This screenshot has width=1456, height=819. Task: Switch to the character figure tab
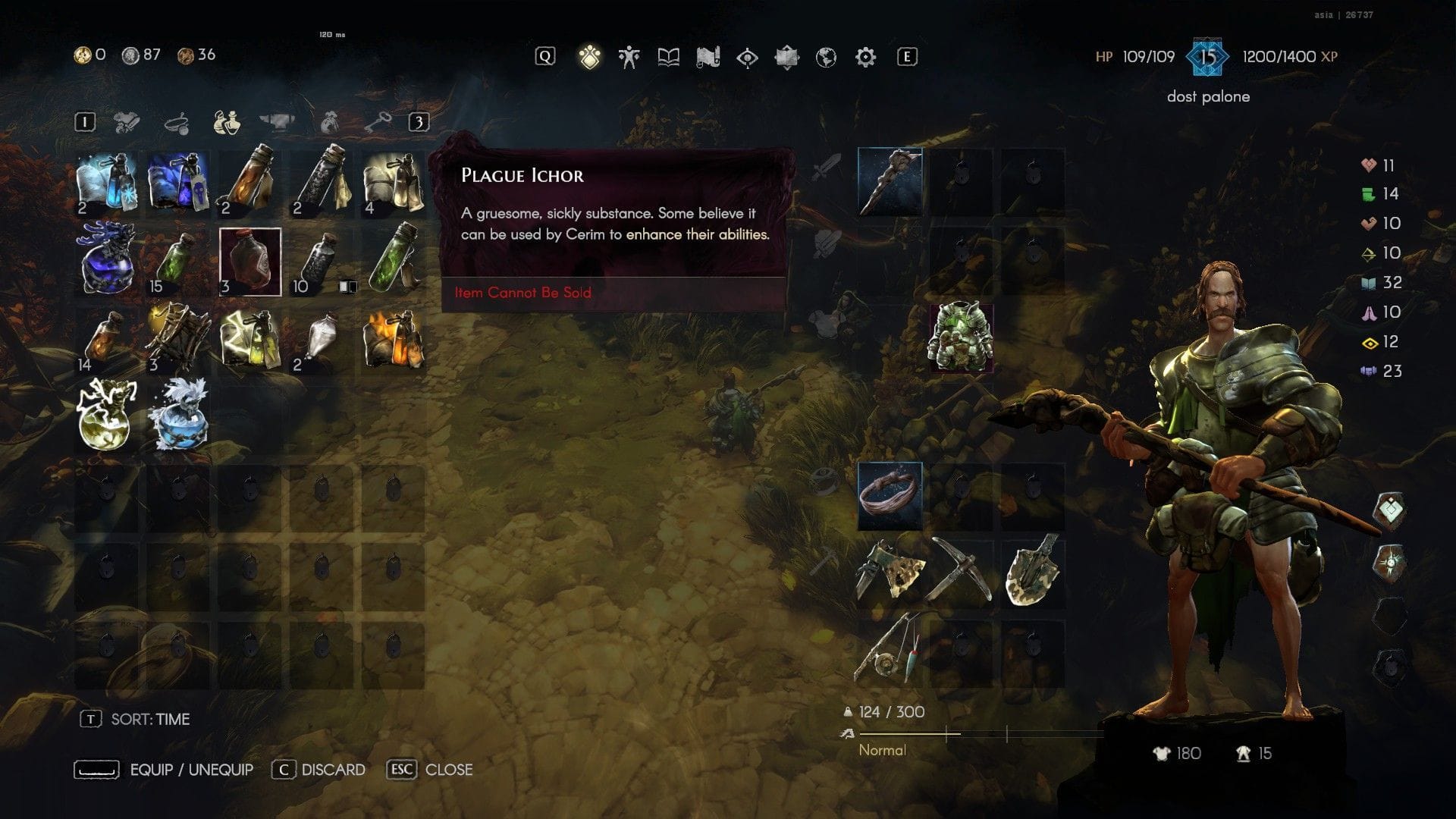[629, 57]
